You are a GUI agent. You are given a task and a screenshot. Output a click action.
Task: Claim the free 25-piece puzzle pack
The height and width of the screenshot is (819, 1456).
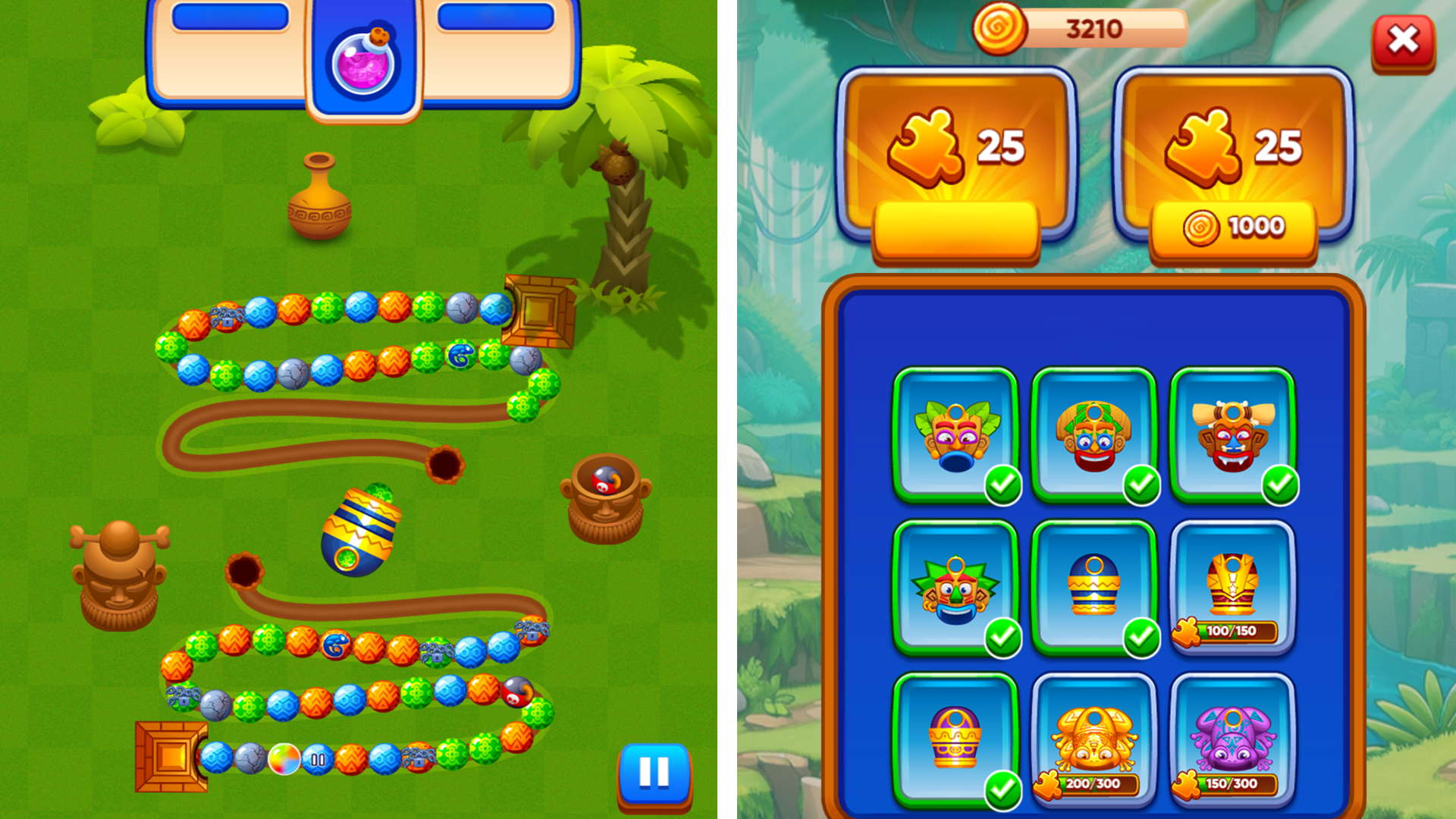pos(957,231)
